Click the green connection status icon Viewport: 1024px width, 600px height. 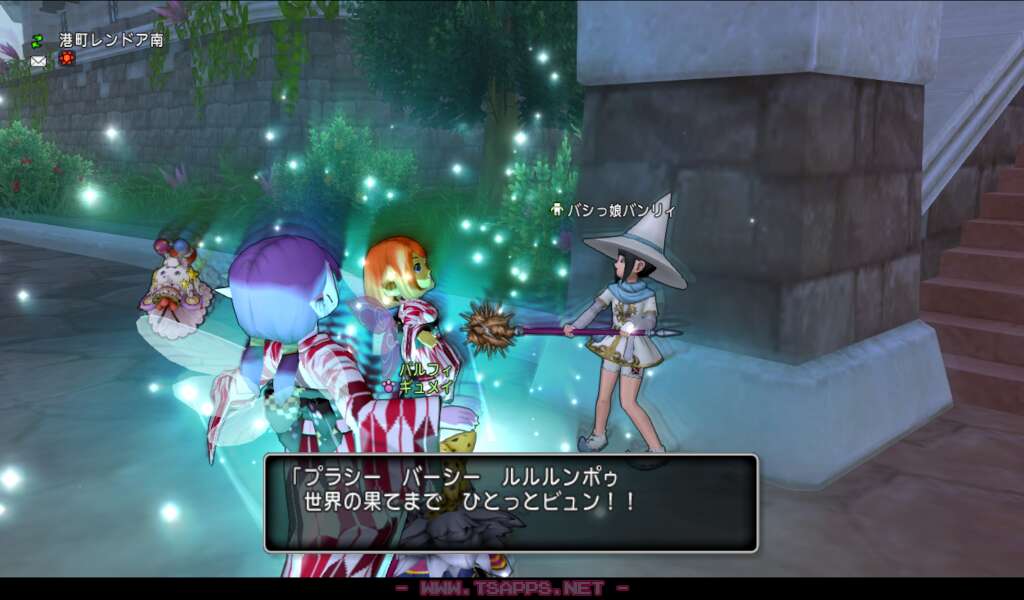(x=38, y=41)
